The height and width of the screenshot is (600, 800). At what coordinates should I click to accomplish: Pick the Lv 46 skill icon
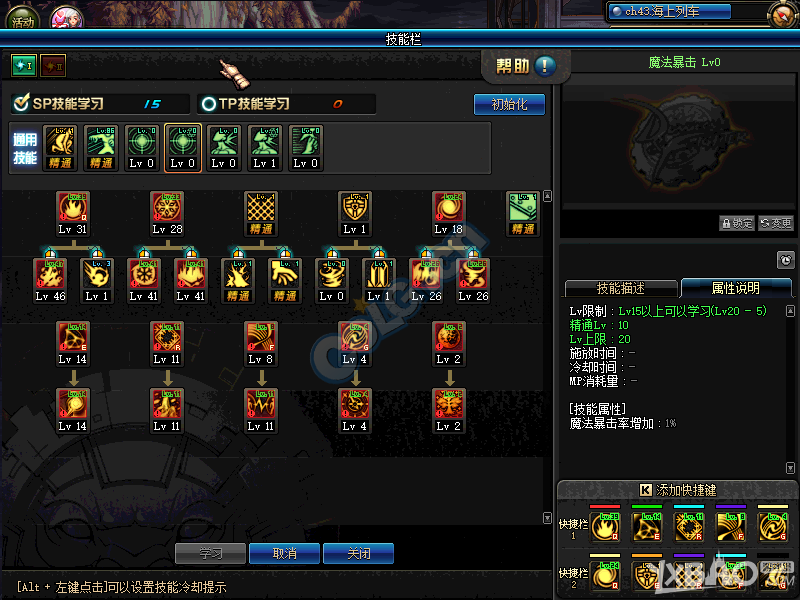coord(50,275)
